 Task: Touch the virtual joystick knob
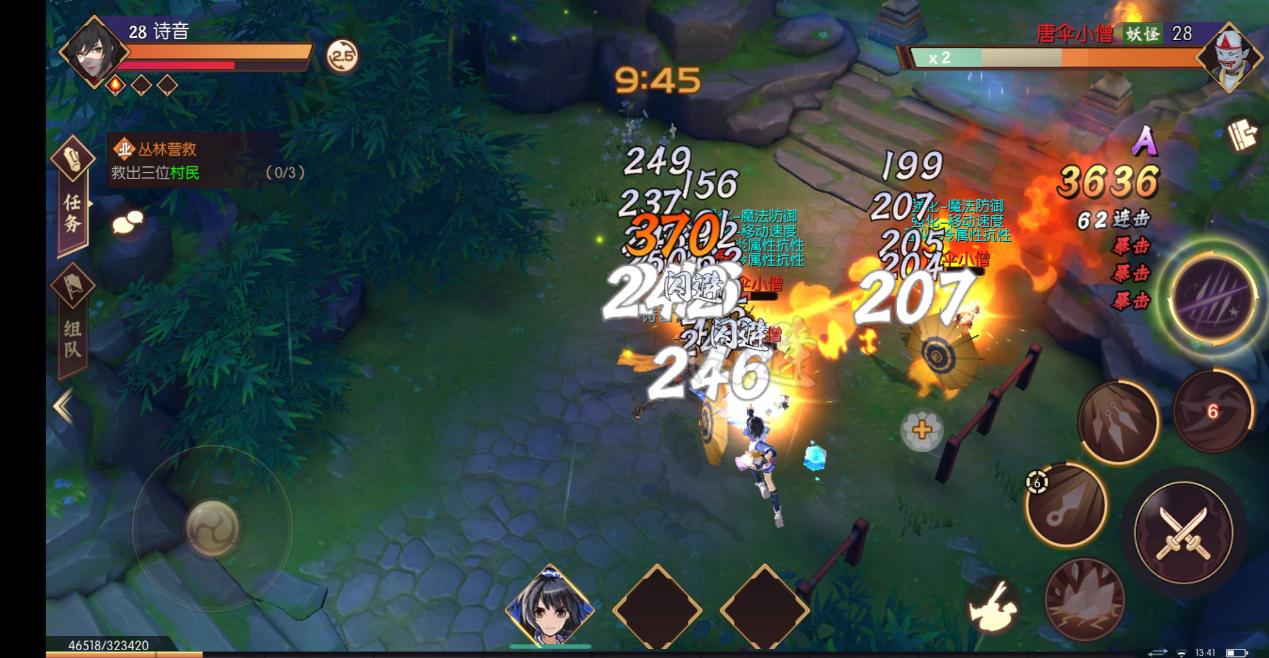coord(212,526)
